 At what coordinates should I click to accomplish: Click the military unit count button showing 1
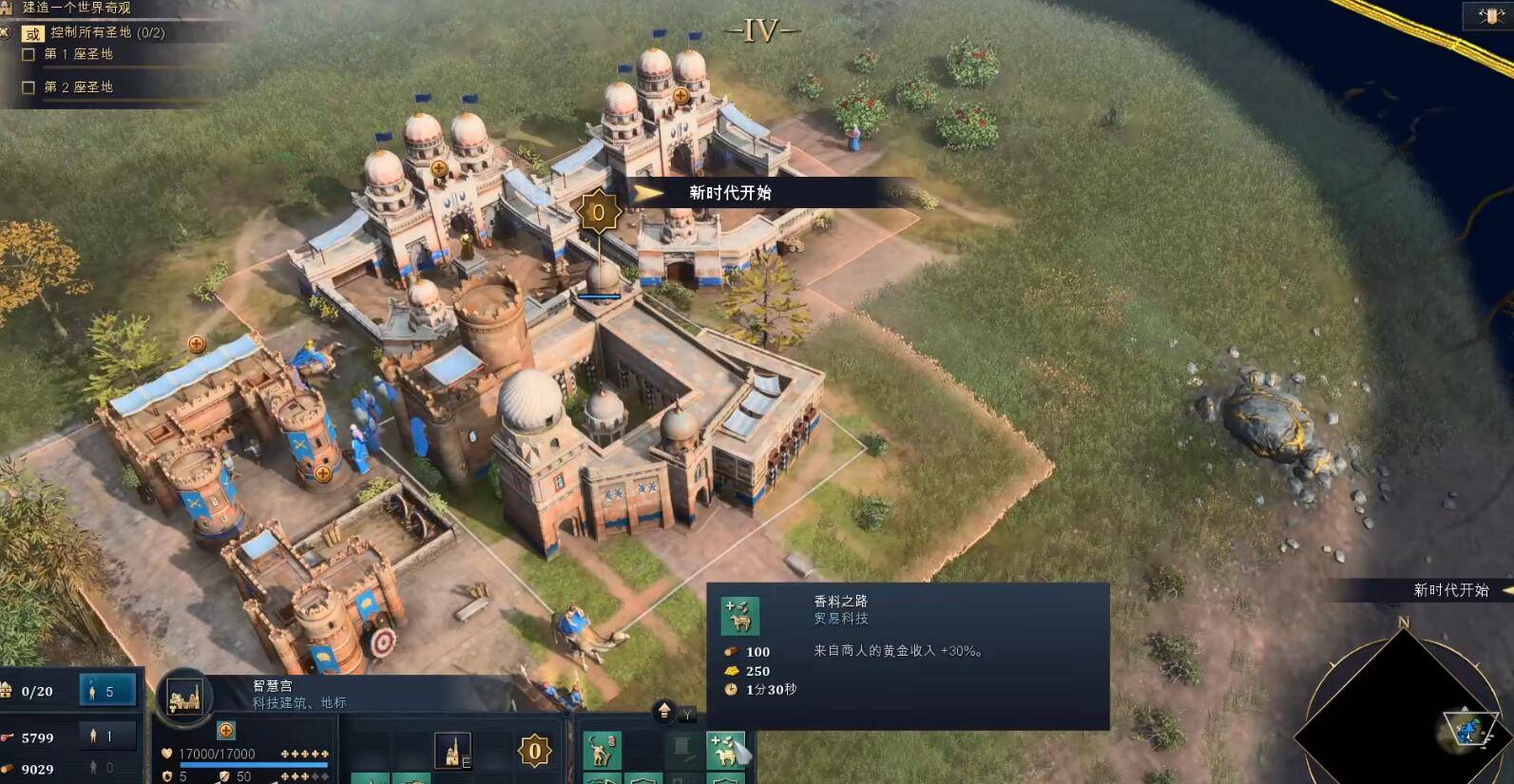[x=107, y=736]
